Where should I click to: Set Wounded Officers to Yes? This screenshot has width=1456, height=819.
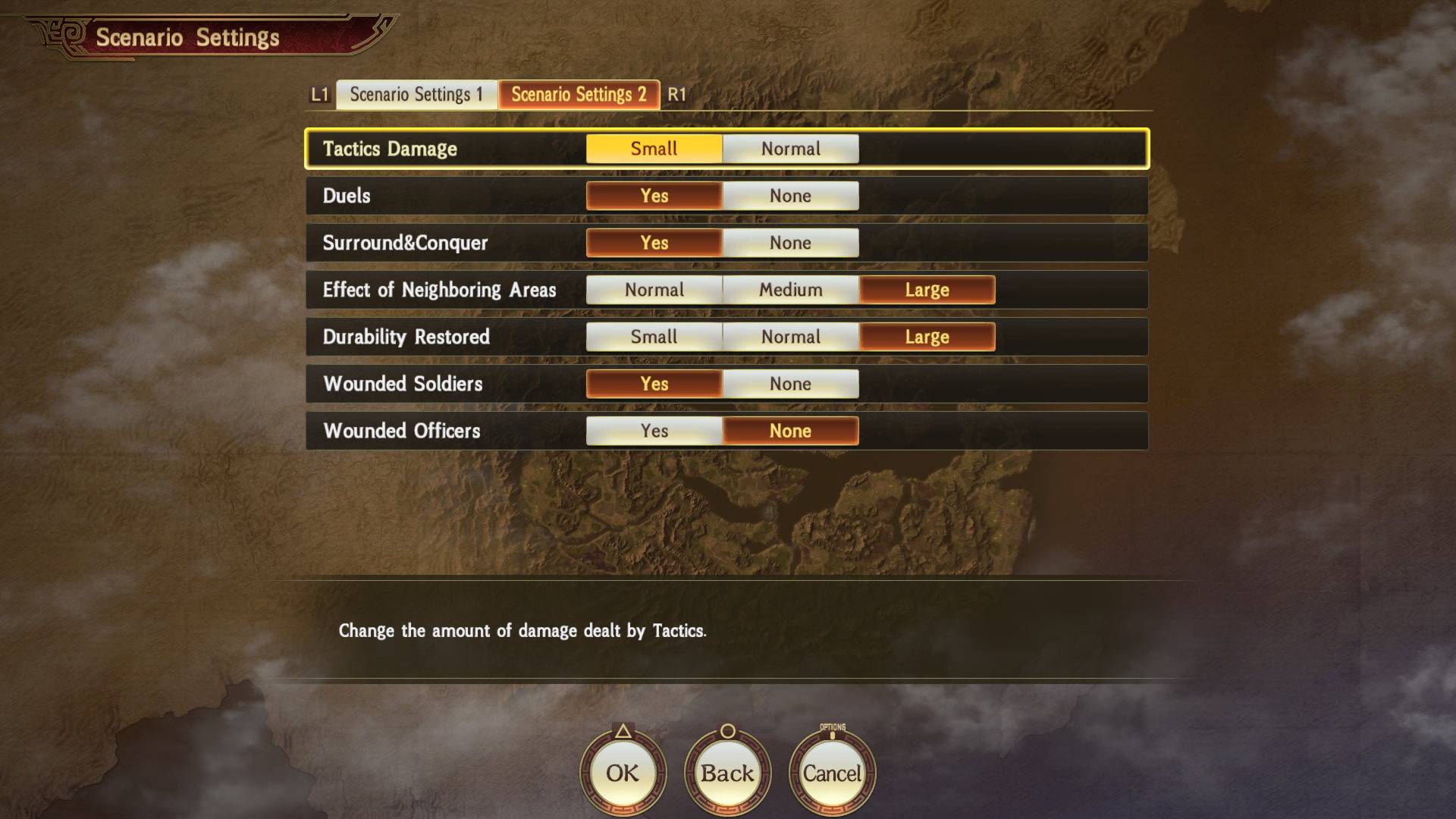click(654, 431)
